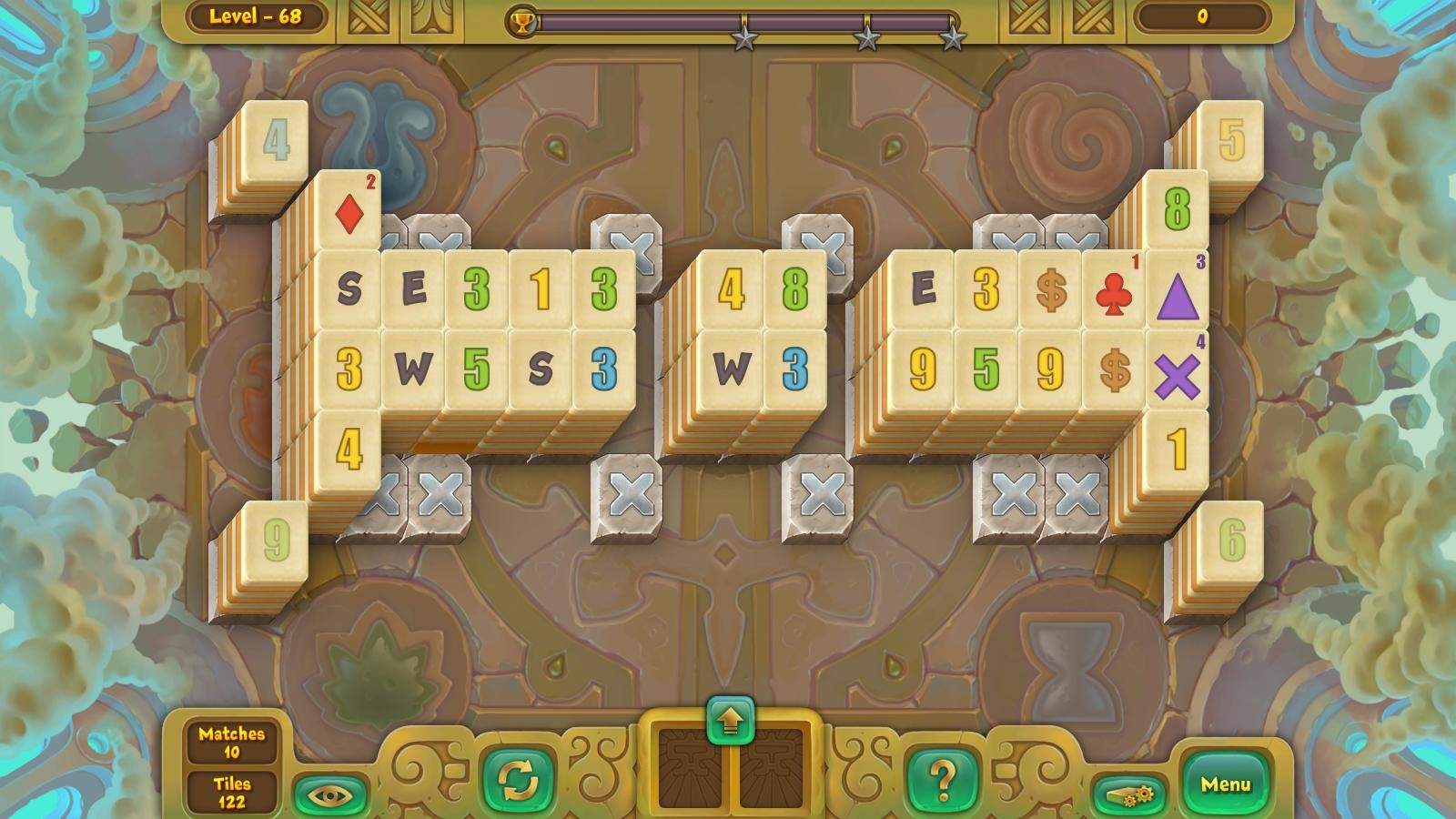Select the purple triangle tile
1456x819 pixels.
[x=1178, y=296]
